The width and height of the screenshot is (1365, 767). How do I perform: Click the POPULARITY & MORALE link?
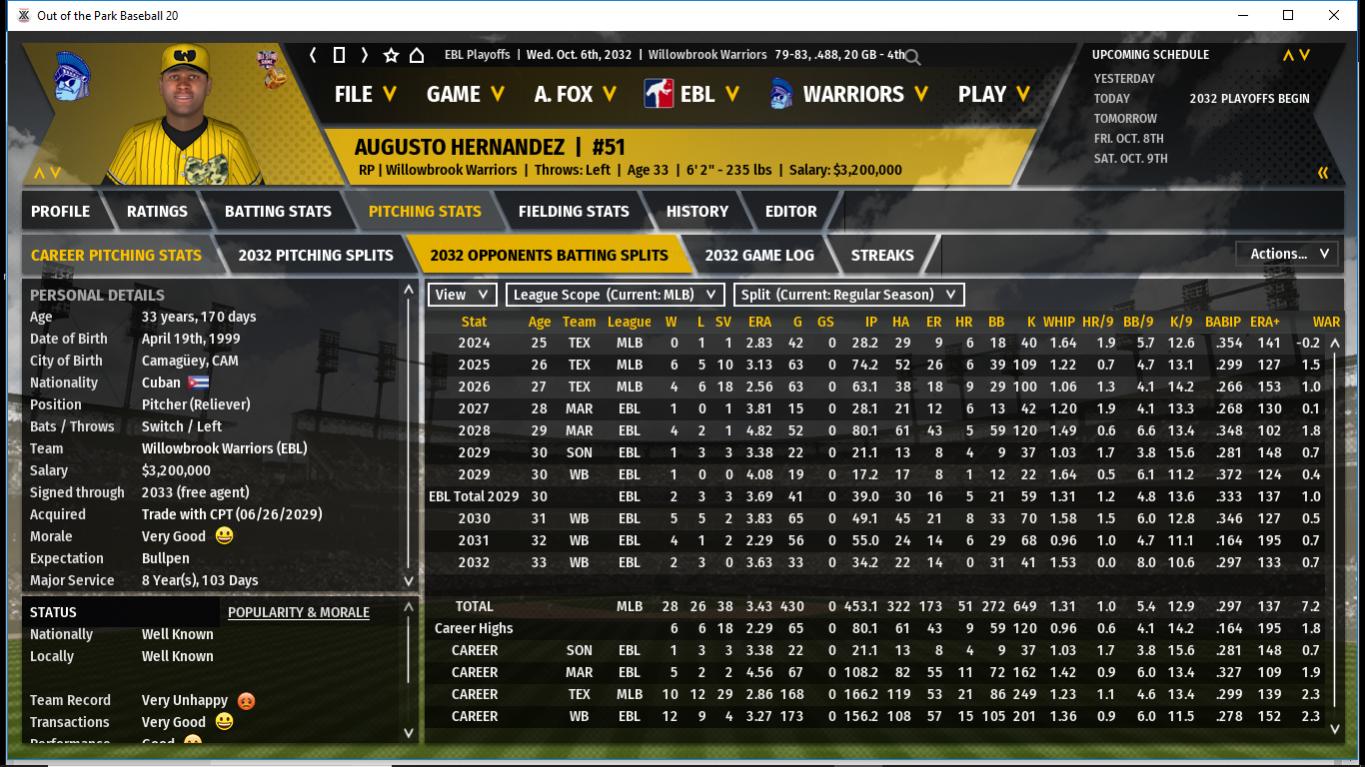(298, 612)
